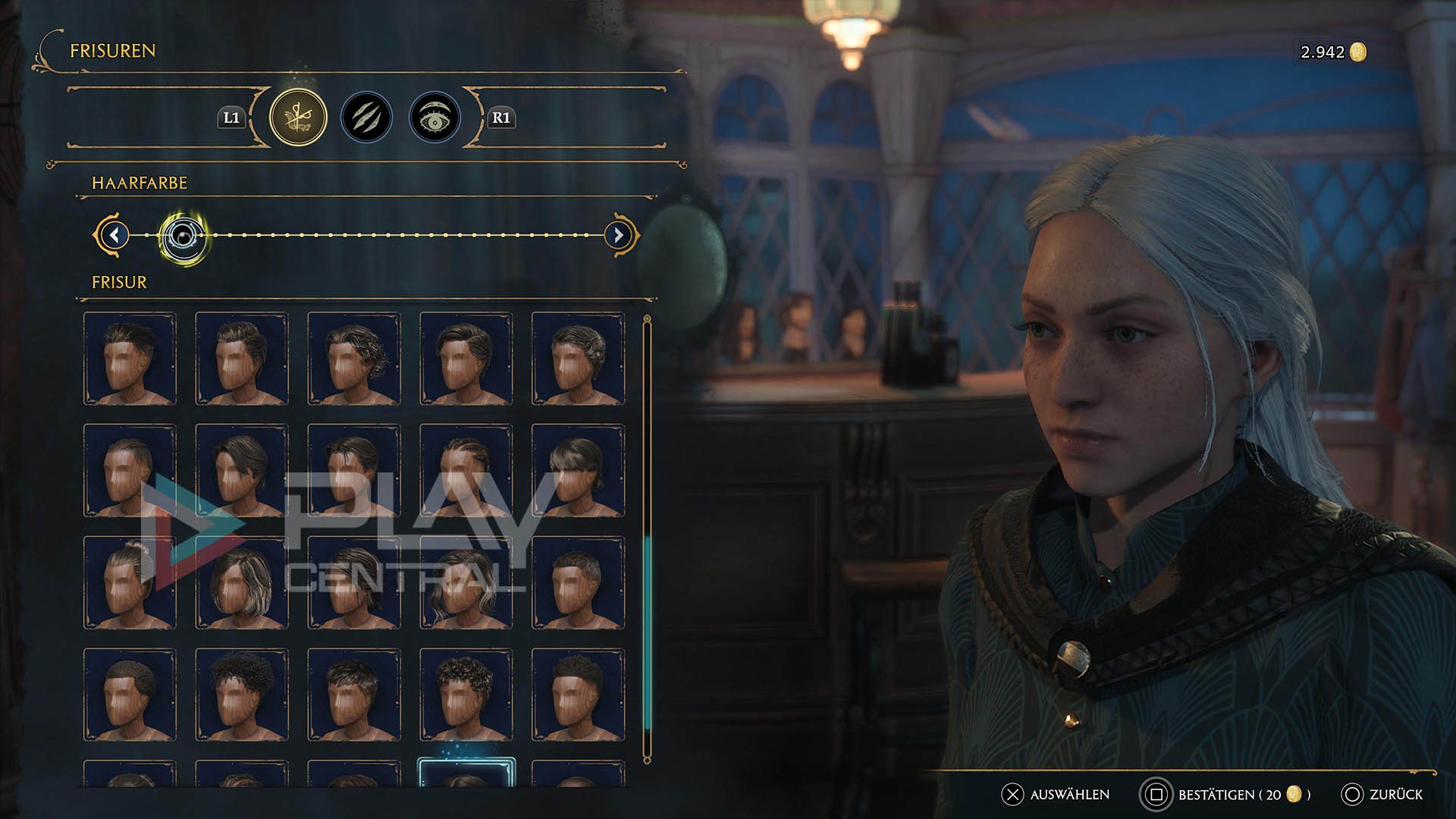The height and width of the screenshot is (819, 1456).
Task: Select the scissors hairstyles tab
Action: [x=298, y=118]
